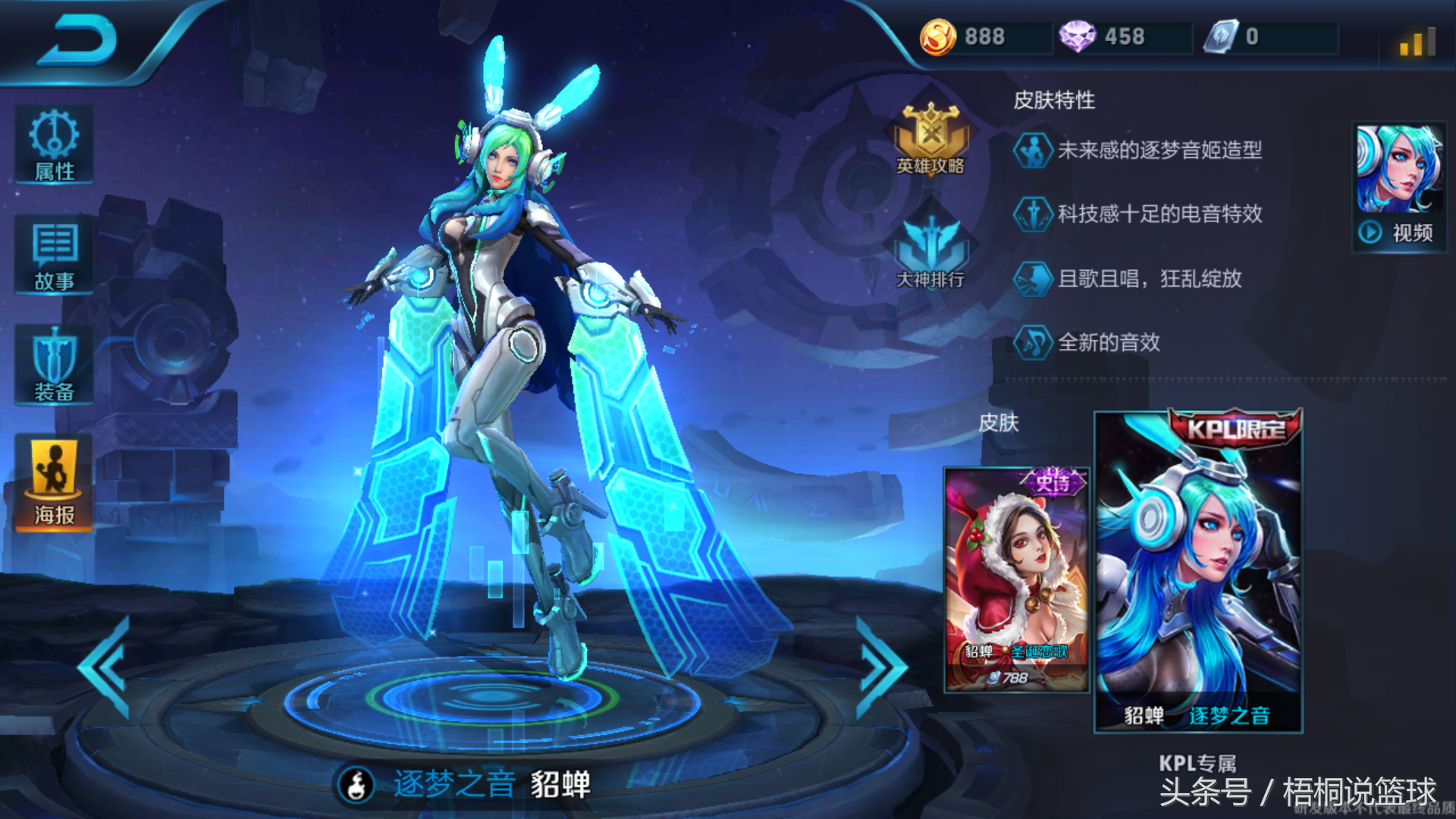
Task: Switch to the 装备 equipment tab
Action: point(54,366)
